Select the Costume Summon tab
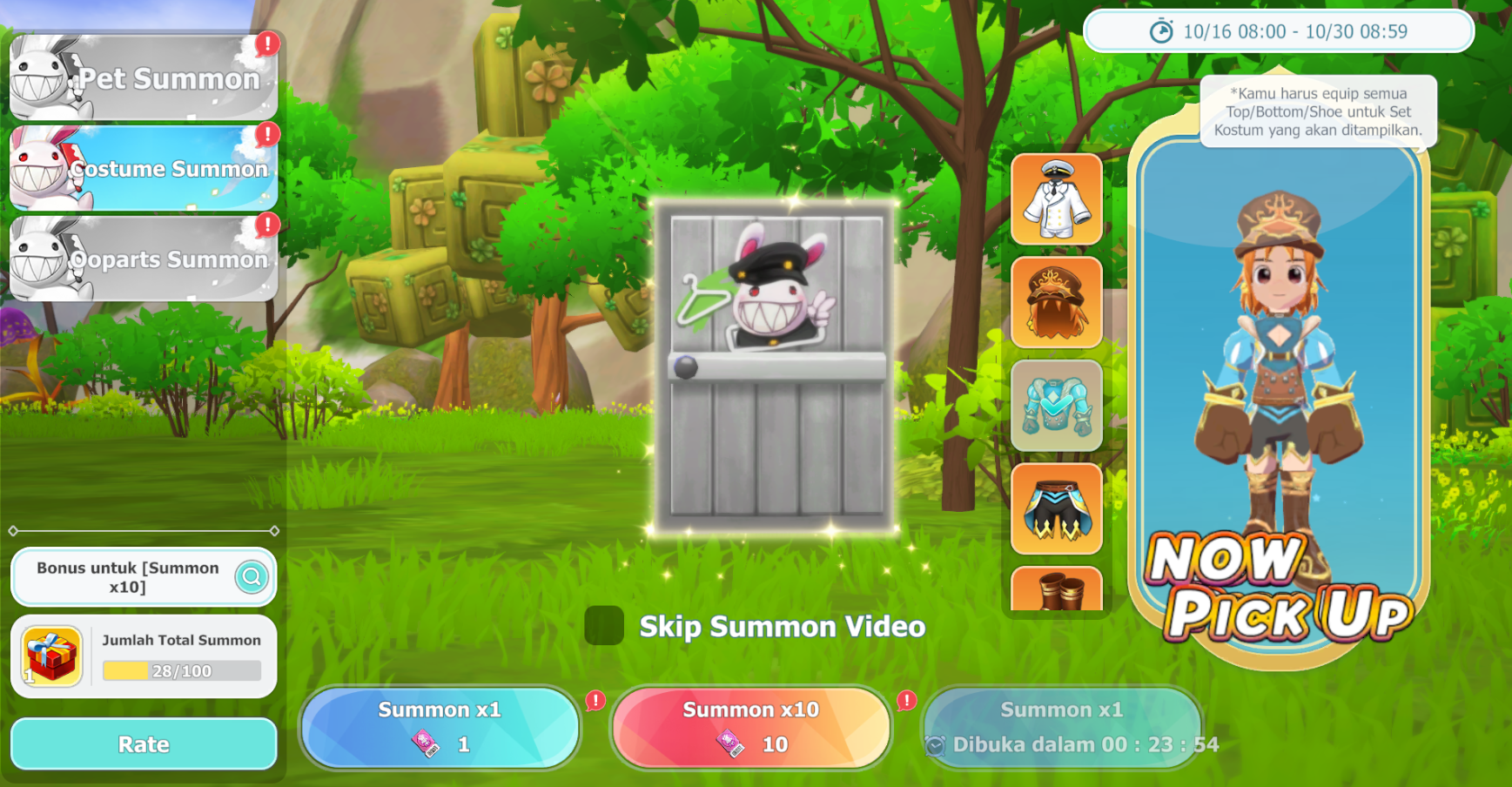Viewport: 1512px width, 787px height. coord(144,168)
